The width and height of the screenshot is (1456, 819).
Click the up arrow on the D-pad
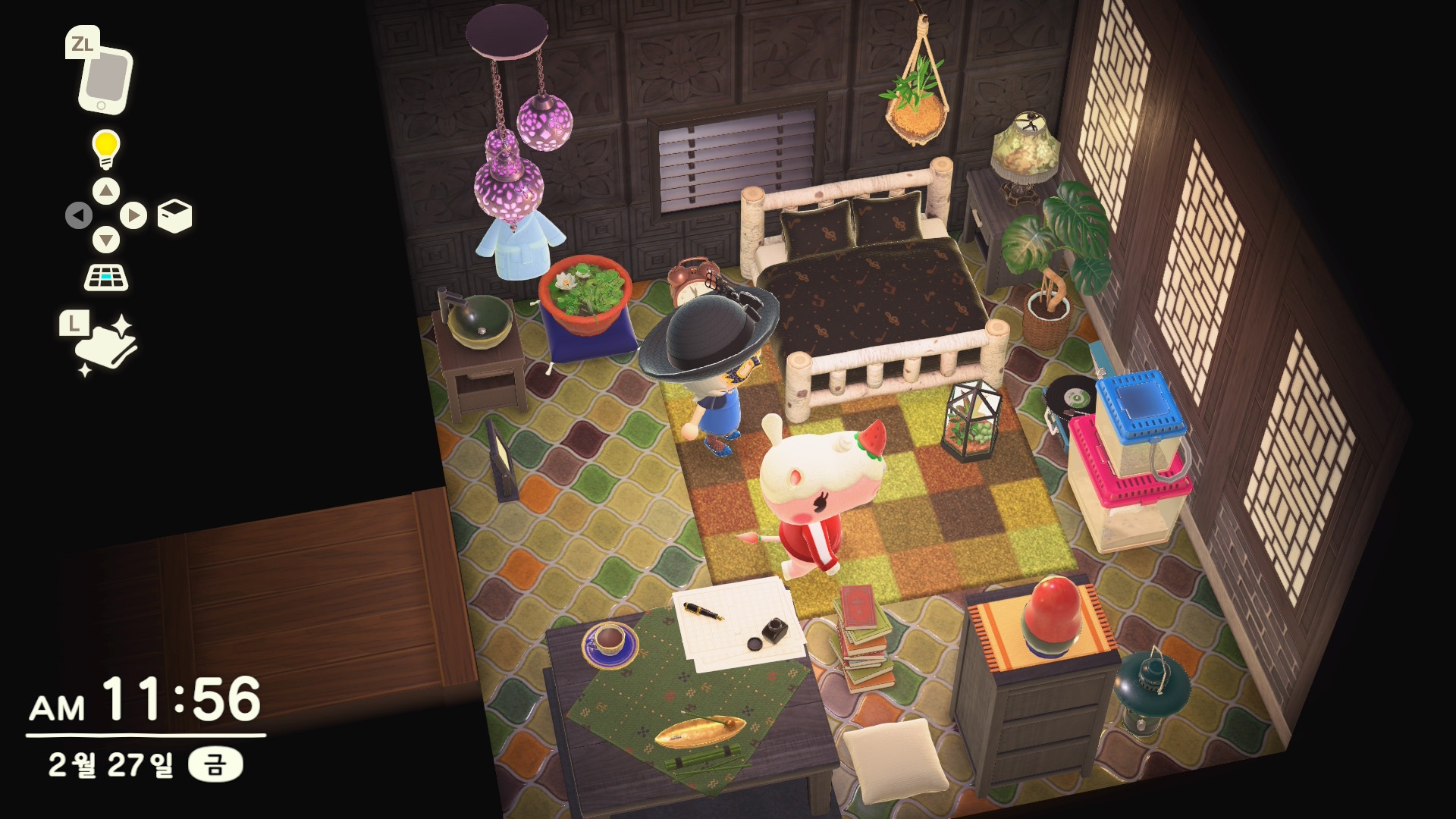pyautogui.click(x=106, y=190)
